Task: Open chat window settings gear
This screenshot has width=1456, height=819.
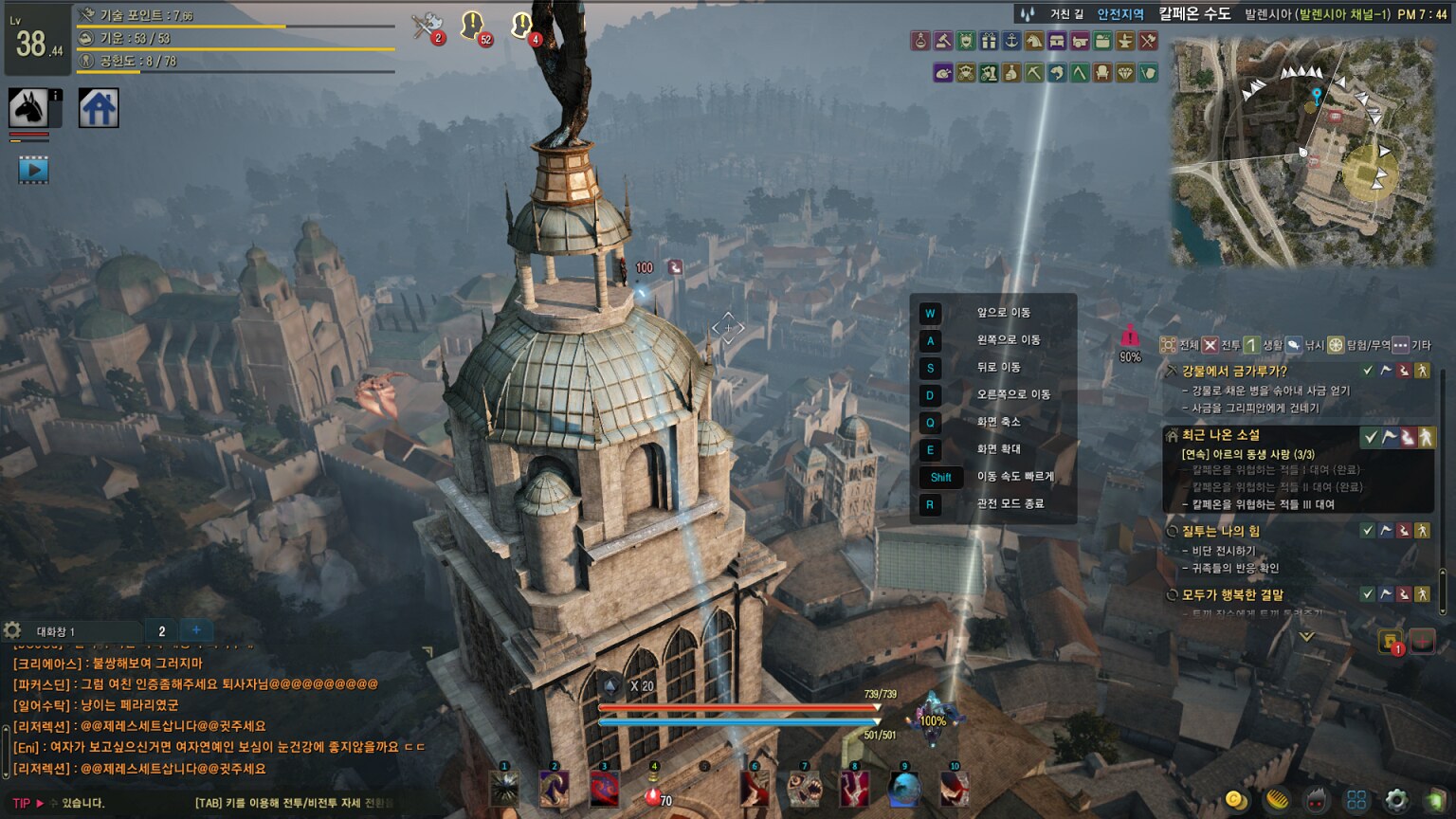Action: (12, 630)
